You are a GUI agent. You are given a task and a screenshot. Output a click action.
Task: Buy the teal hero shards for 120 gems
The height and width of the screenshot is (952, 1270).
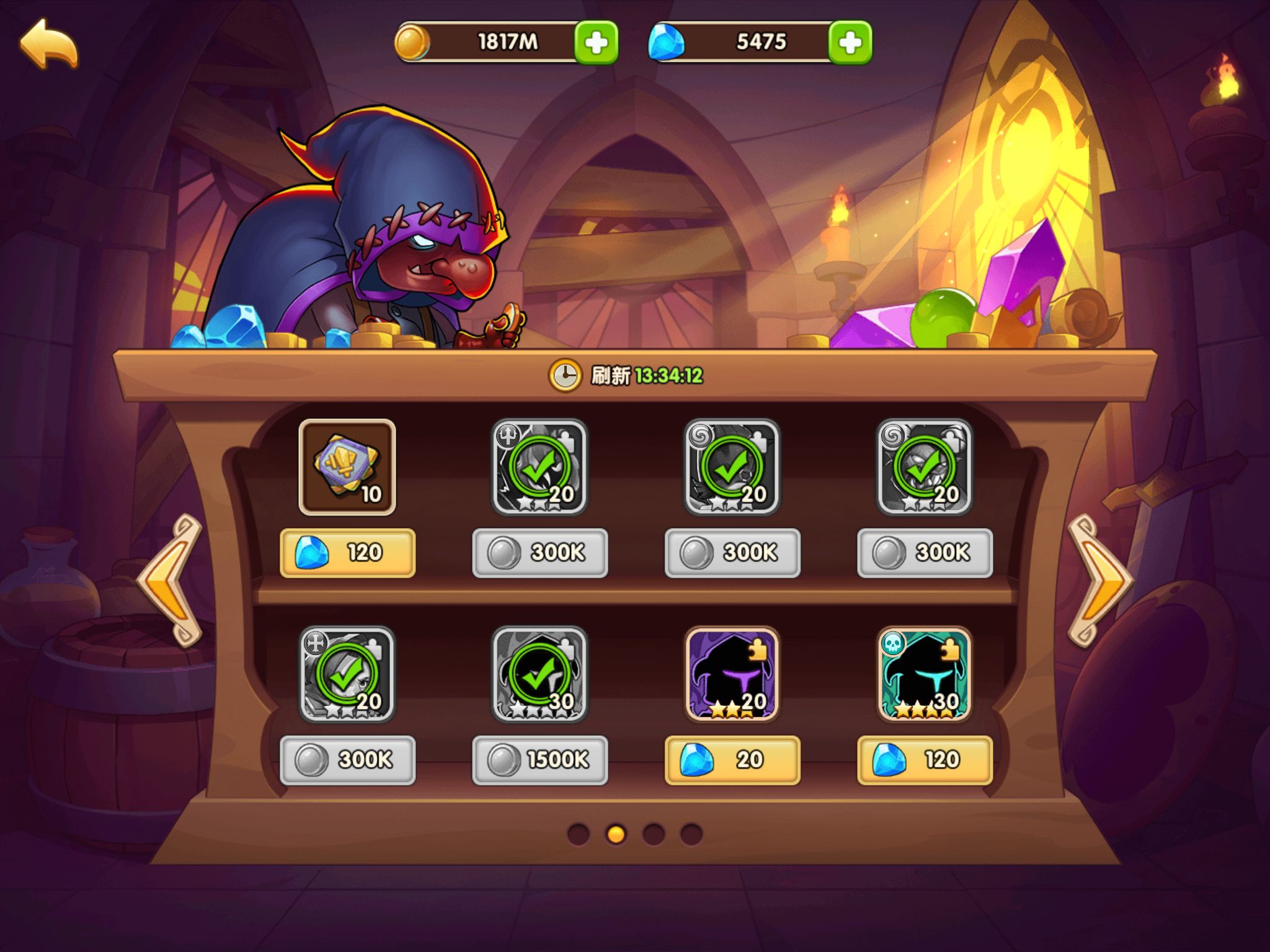tap(924, 760)
